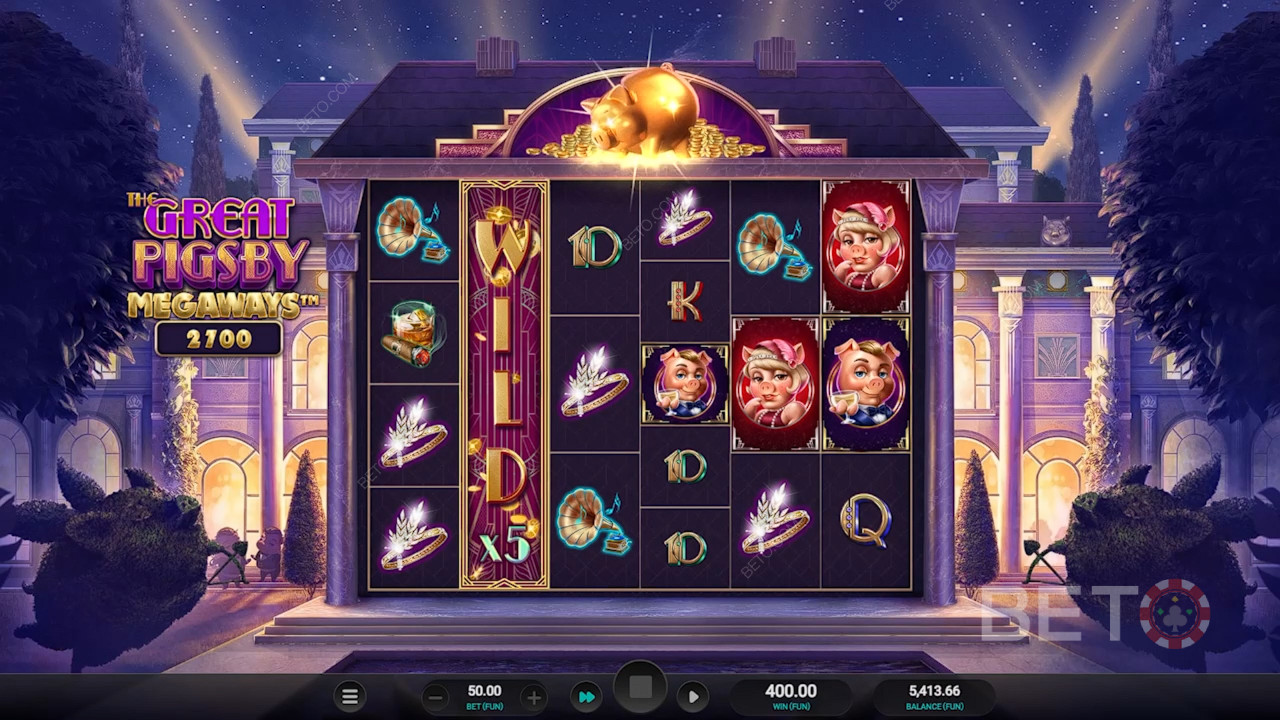1280x720 pixels.
Task: Increase the bet with the plus button
Action: point(534,697)
